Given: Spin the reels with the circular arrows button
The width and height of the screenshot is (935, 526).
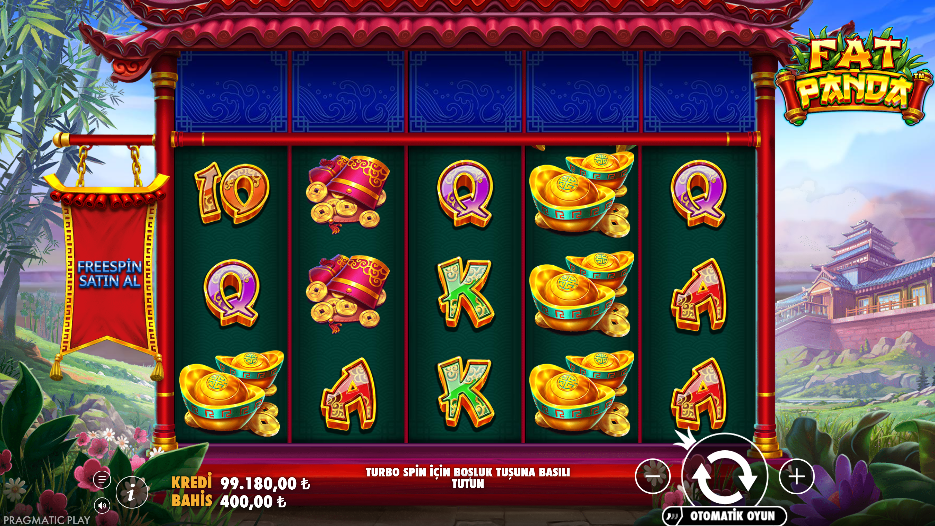Looking at the screenshot, I should click(x=724, y=475).
